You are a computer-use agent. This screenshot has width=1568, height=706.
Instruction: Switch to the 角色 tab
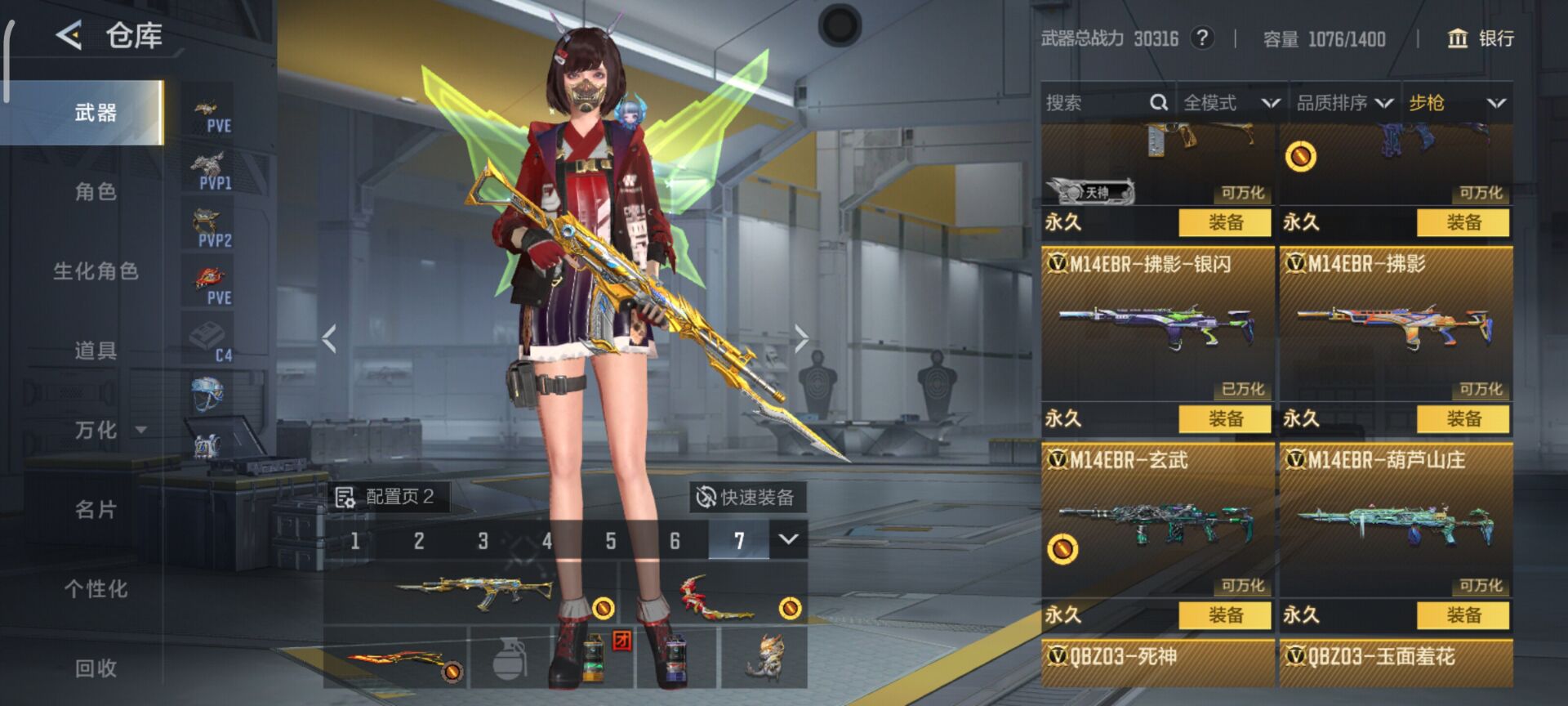point(96,192)
